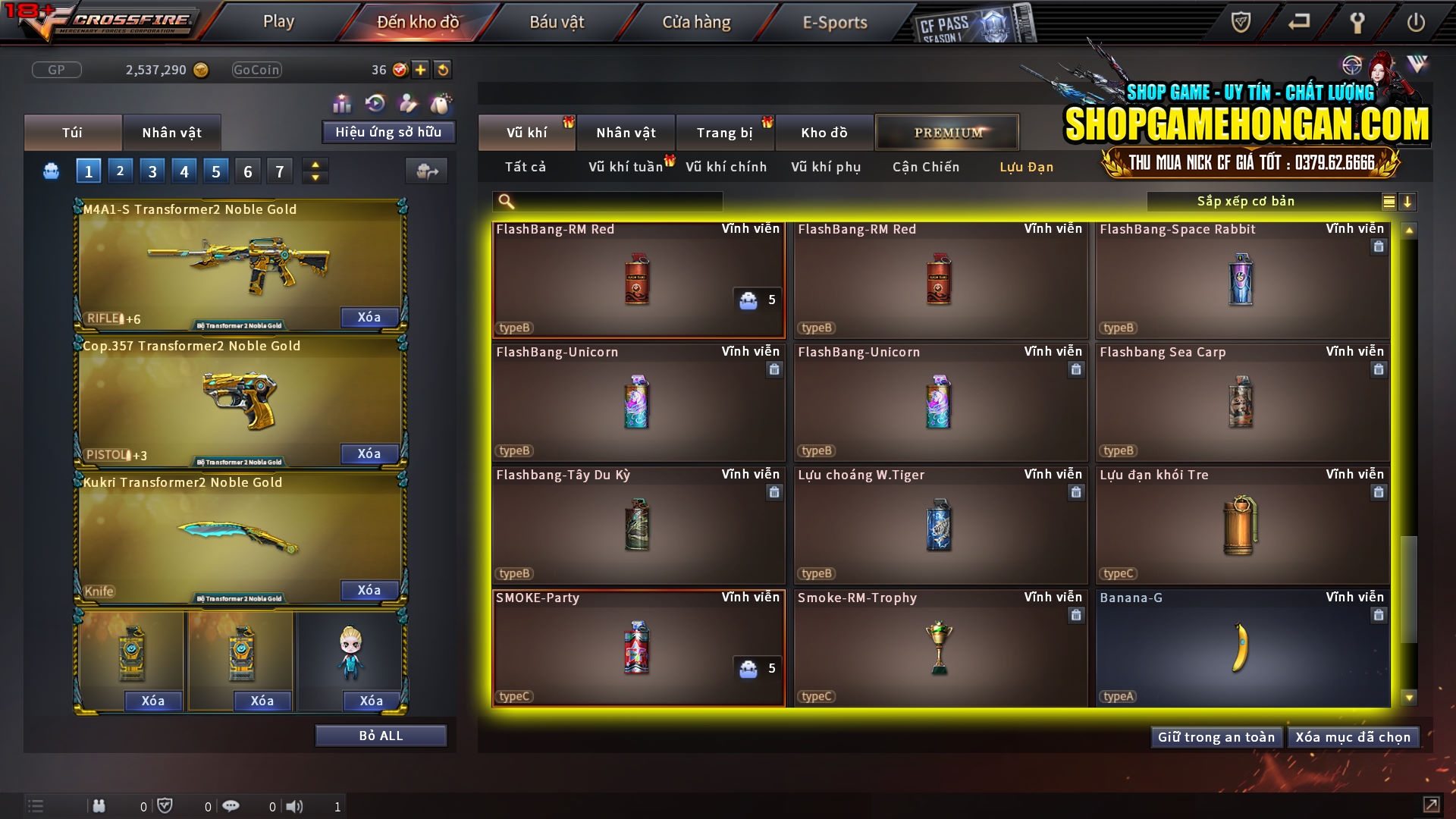Click the storage transfer icon beside page numbers
The width and height of the screenshot is (1456, 819).
(426, 171)
